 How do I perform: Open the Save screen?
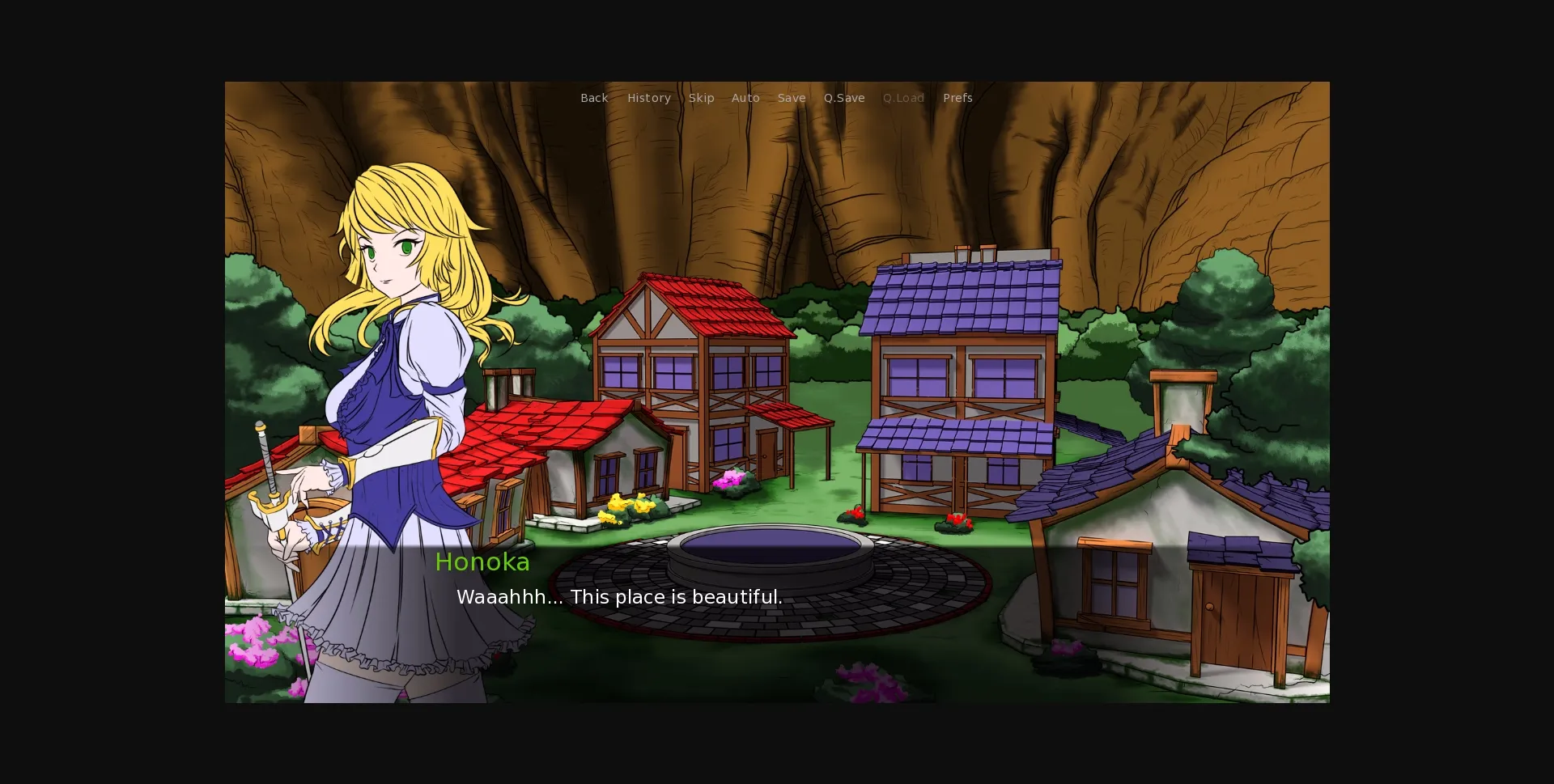coord(792,98)
